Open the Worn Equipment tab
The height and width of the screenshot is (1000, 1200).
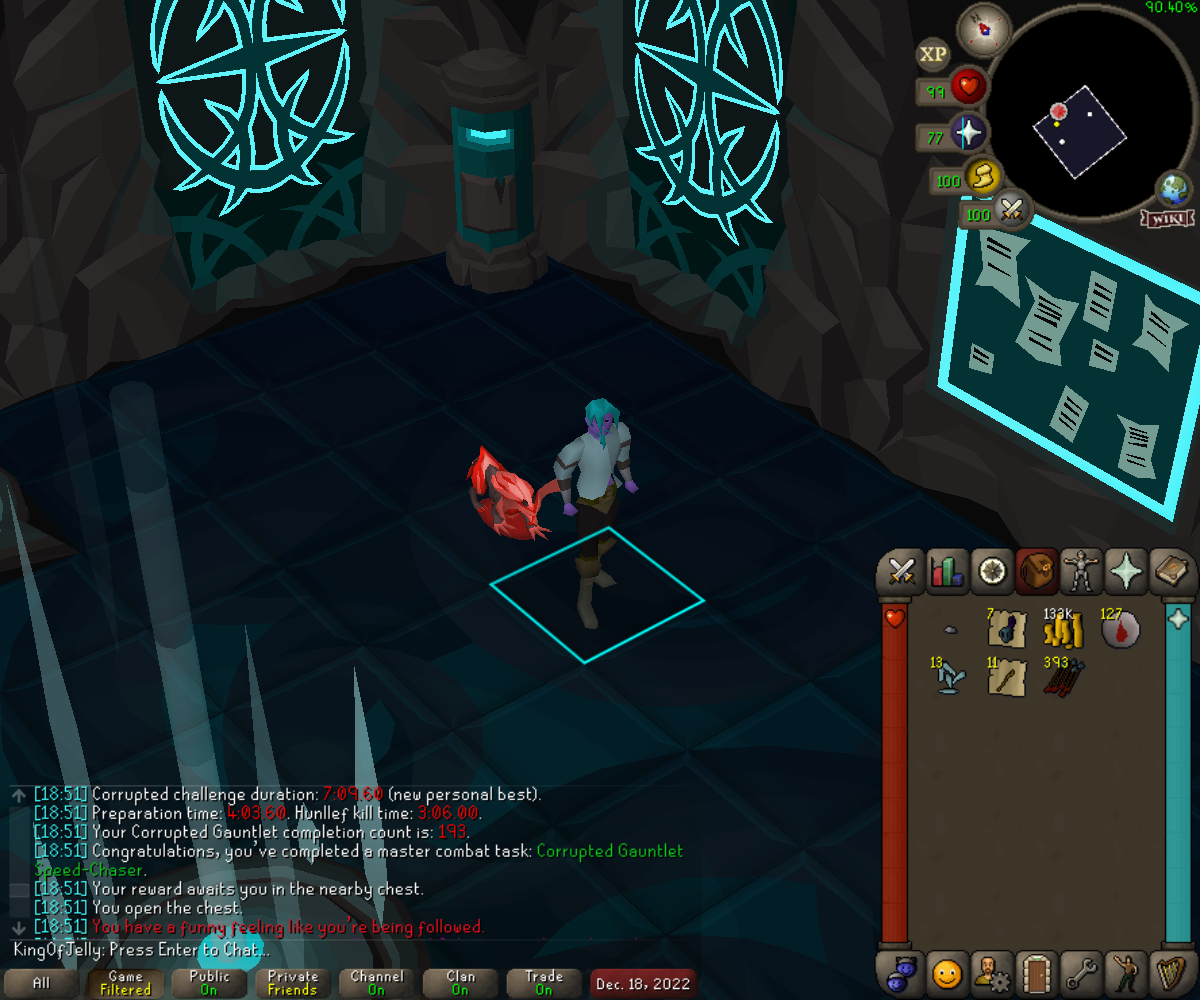point(1081,572)
